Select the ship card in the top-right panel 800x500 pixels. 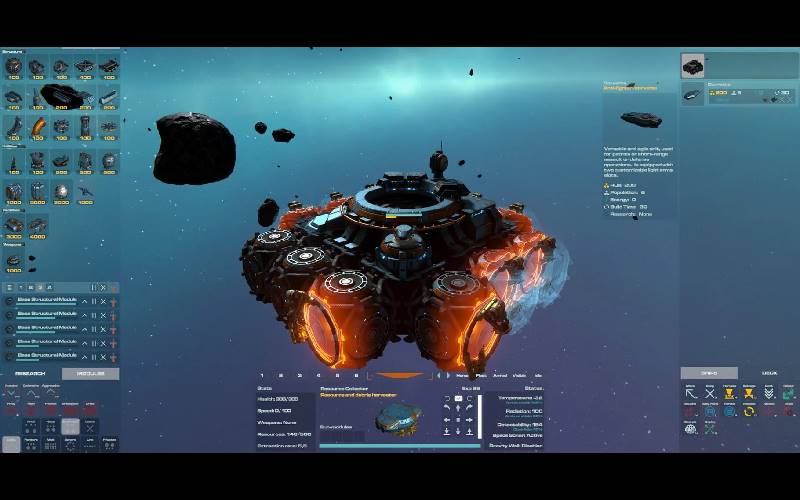click(692, 66)
